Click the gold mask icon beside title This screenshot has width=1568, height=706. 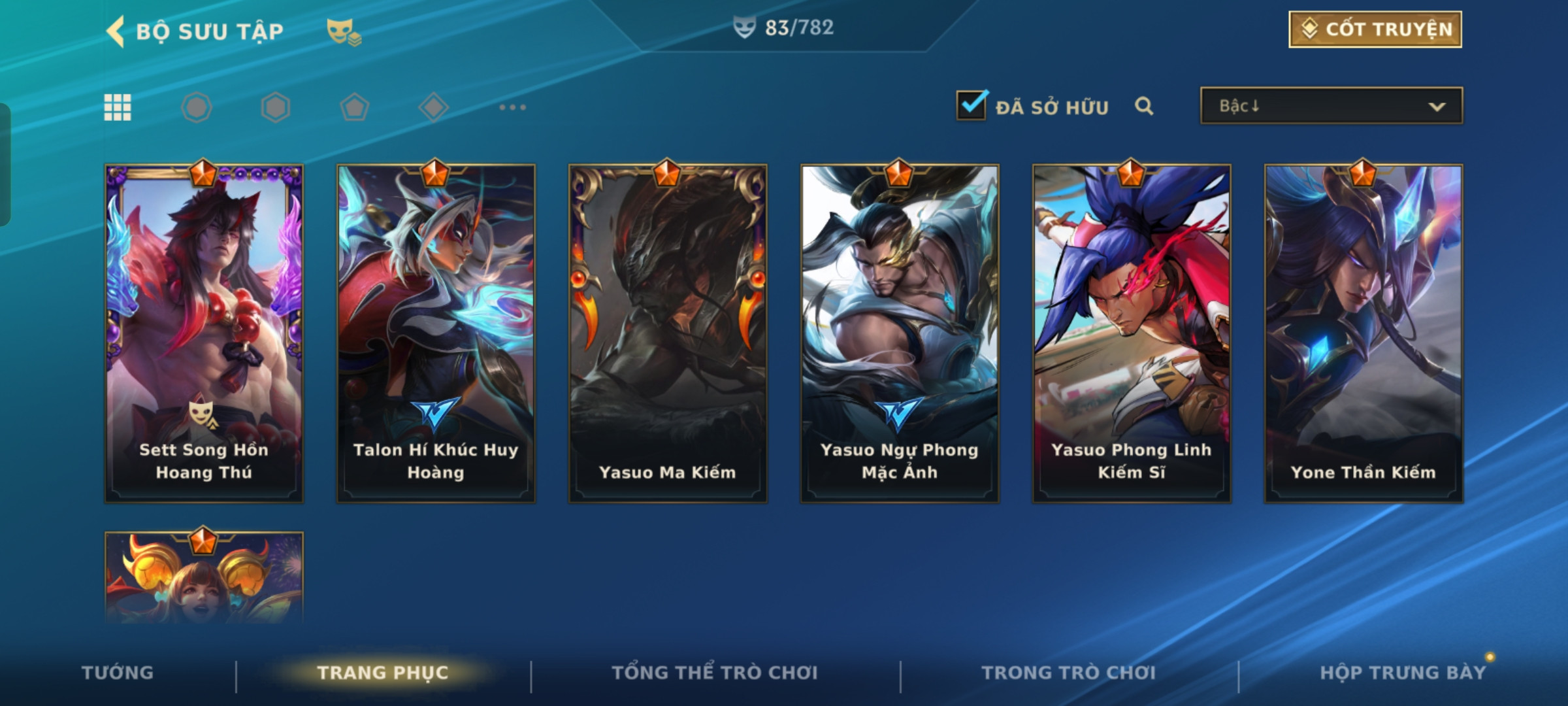pos(343,31)
